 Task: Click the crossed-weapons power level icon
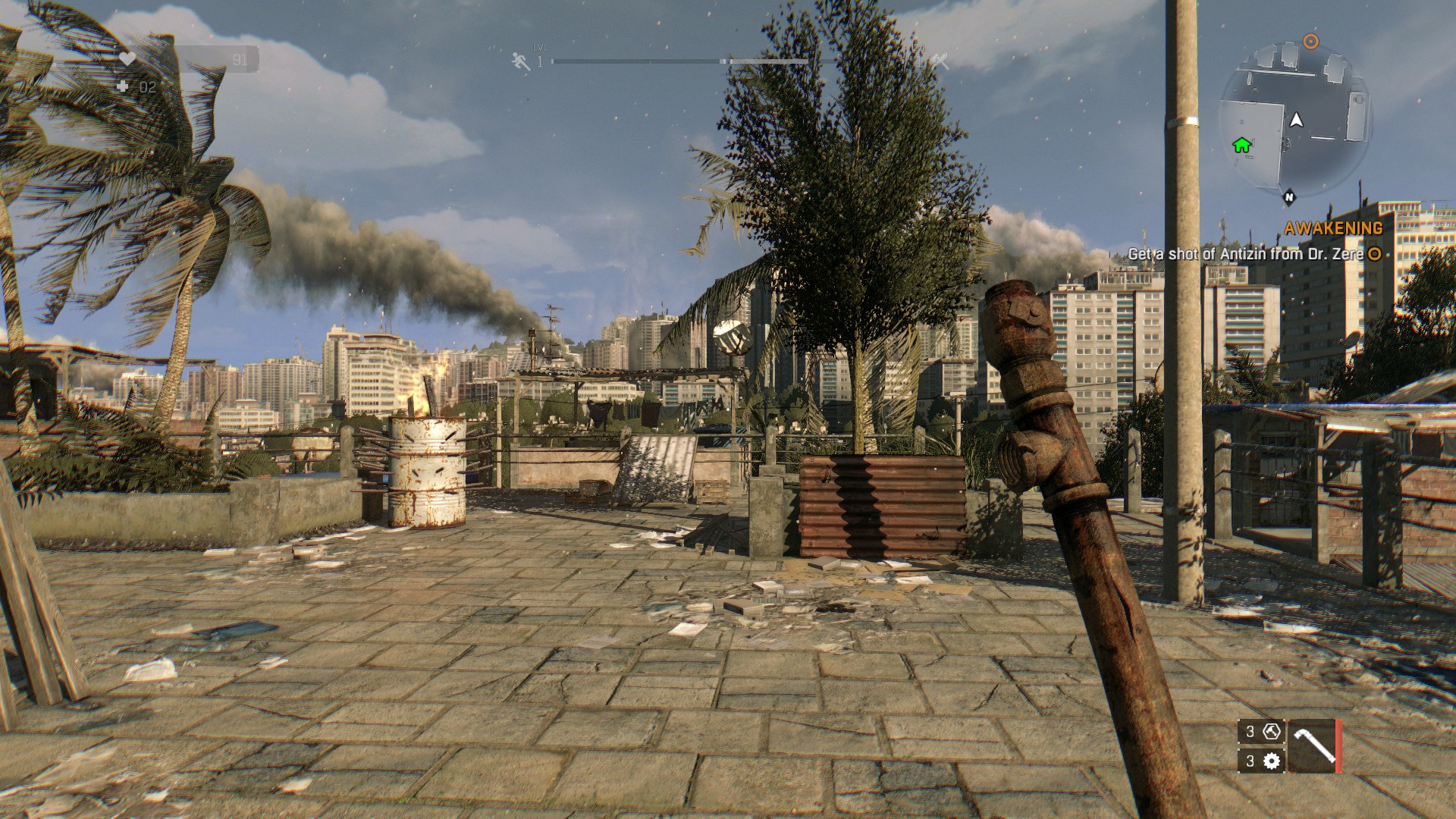(x=940, y=61)
